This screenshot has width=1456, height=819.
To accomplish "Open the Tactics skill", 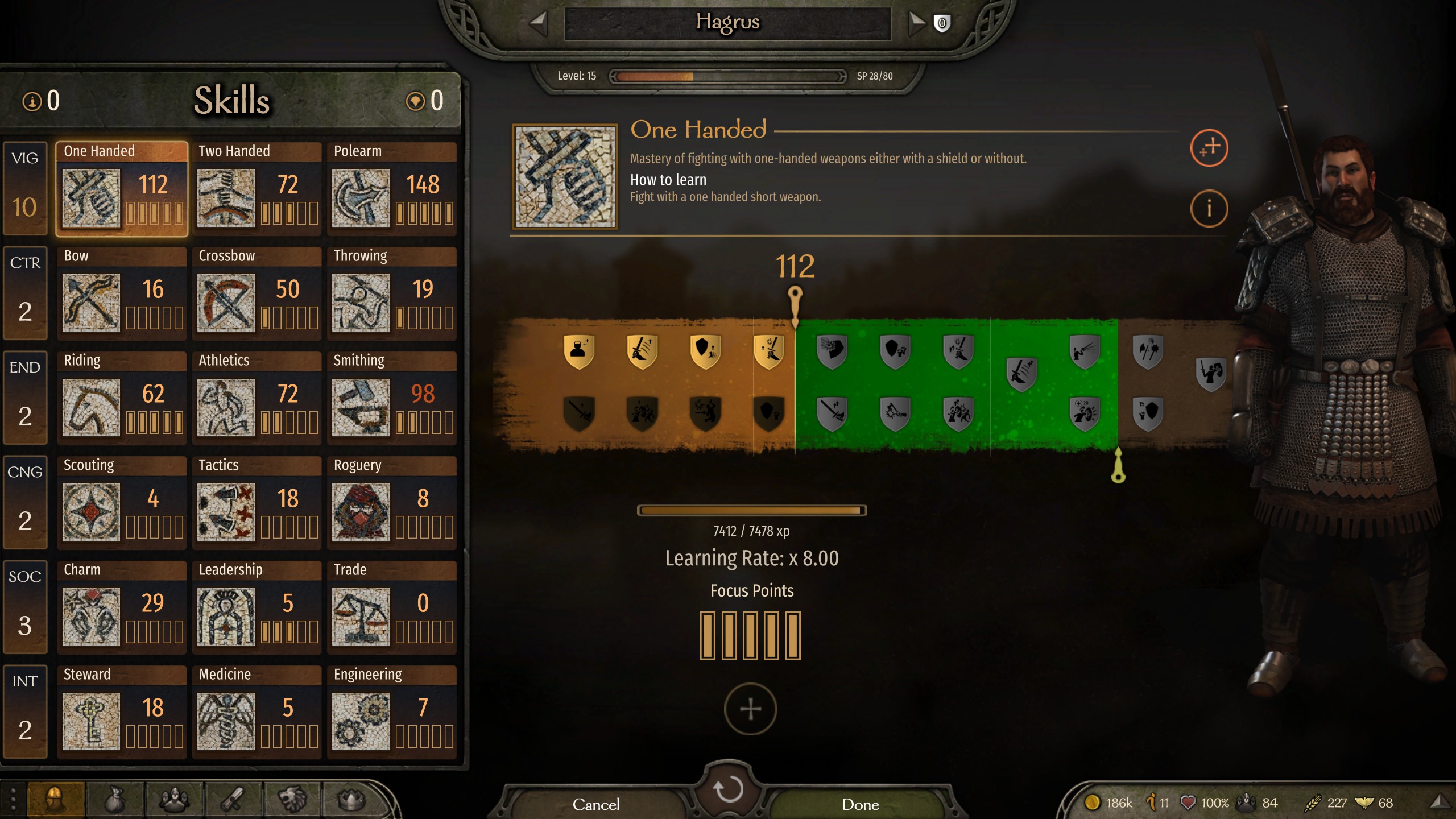I will 257,503.
